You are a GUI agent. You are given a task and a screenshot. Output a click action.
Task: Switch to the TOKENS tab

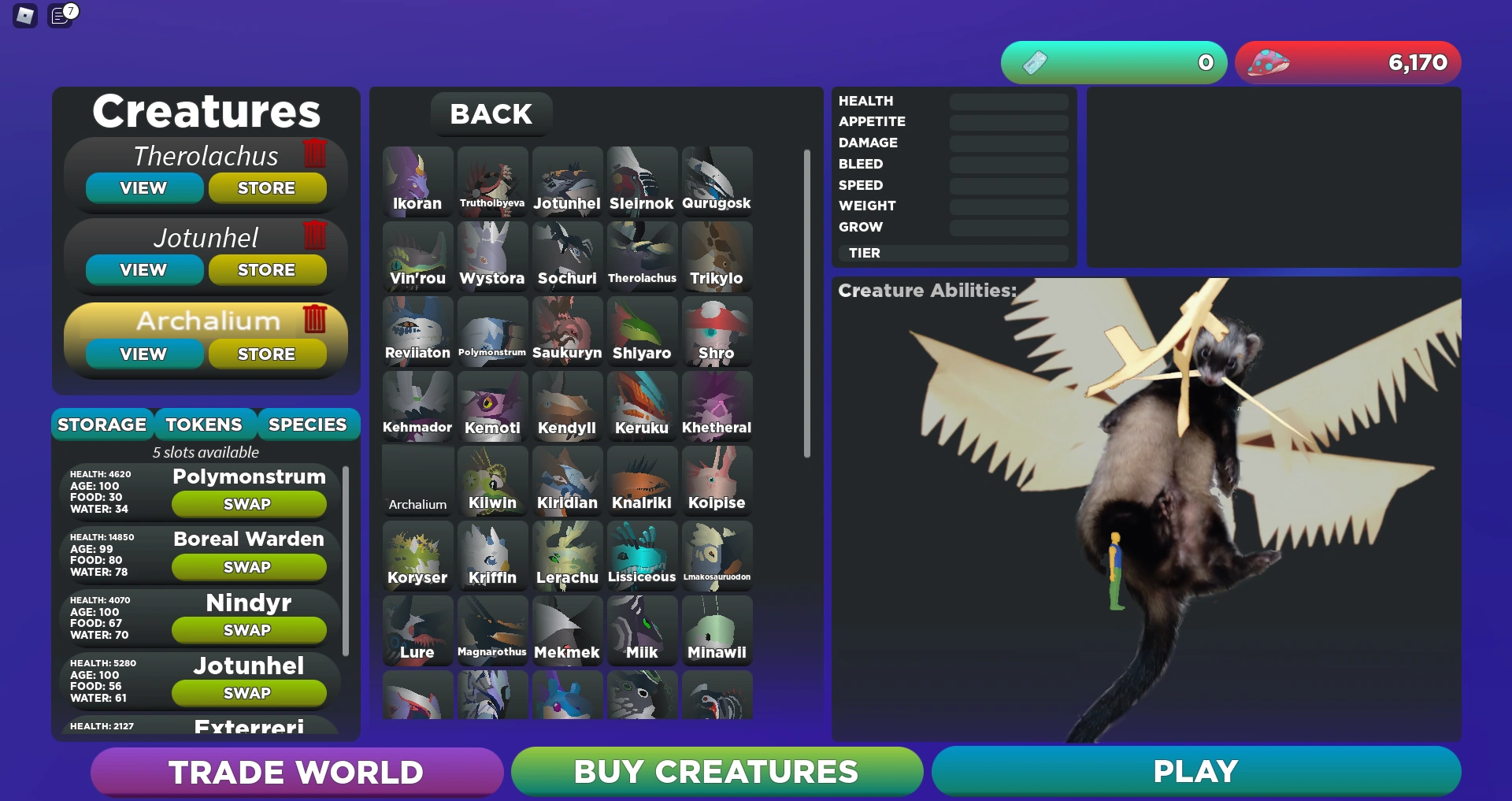204,424
